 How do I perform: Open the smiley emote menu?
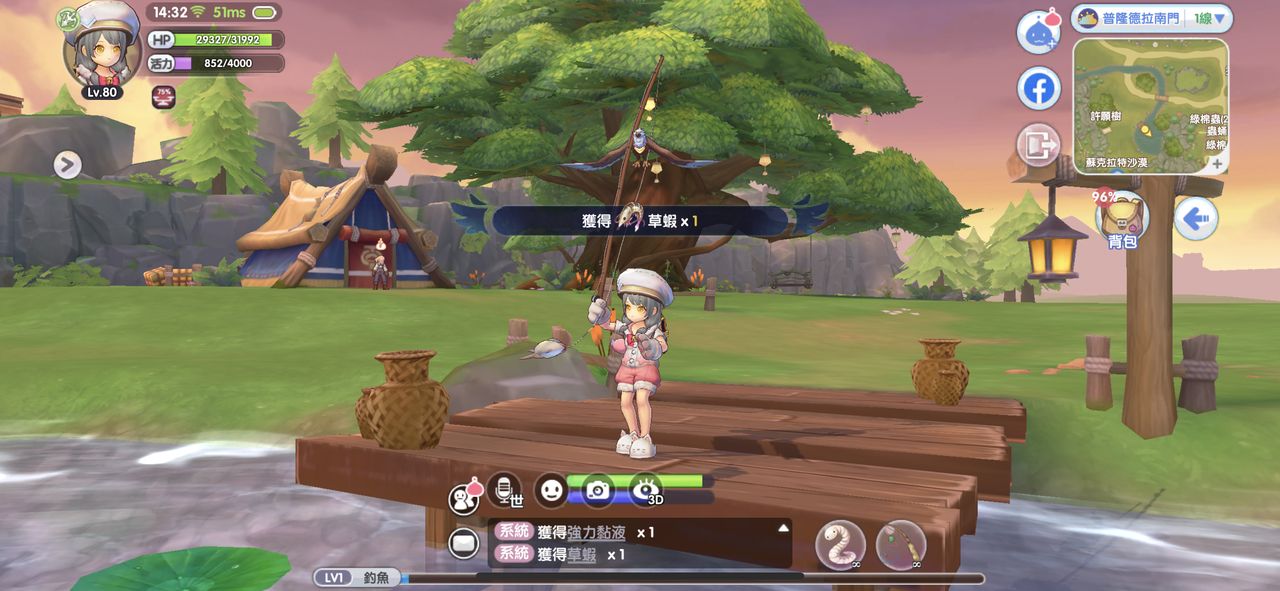click(x=551, y=489)
